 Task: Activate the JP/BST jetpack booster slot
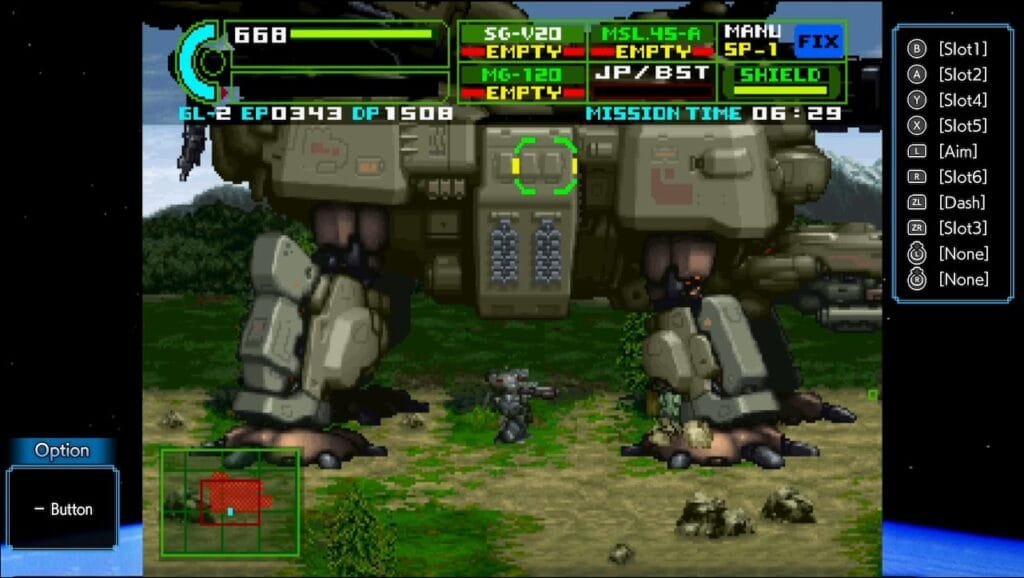point(654,74)
